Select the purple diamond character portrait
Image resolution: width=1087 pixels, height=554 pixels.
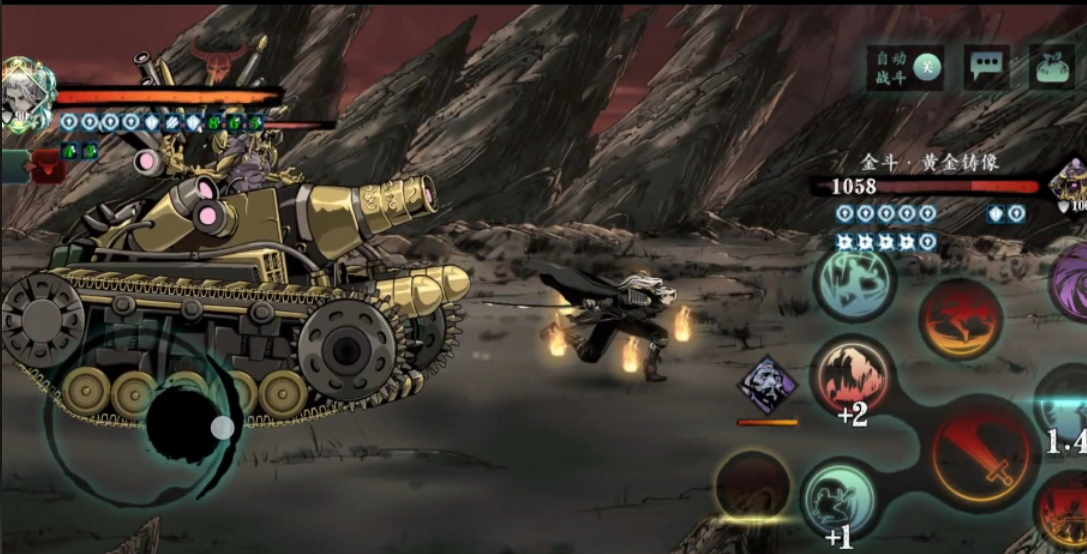click(x=767, y=385)
